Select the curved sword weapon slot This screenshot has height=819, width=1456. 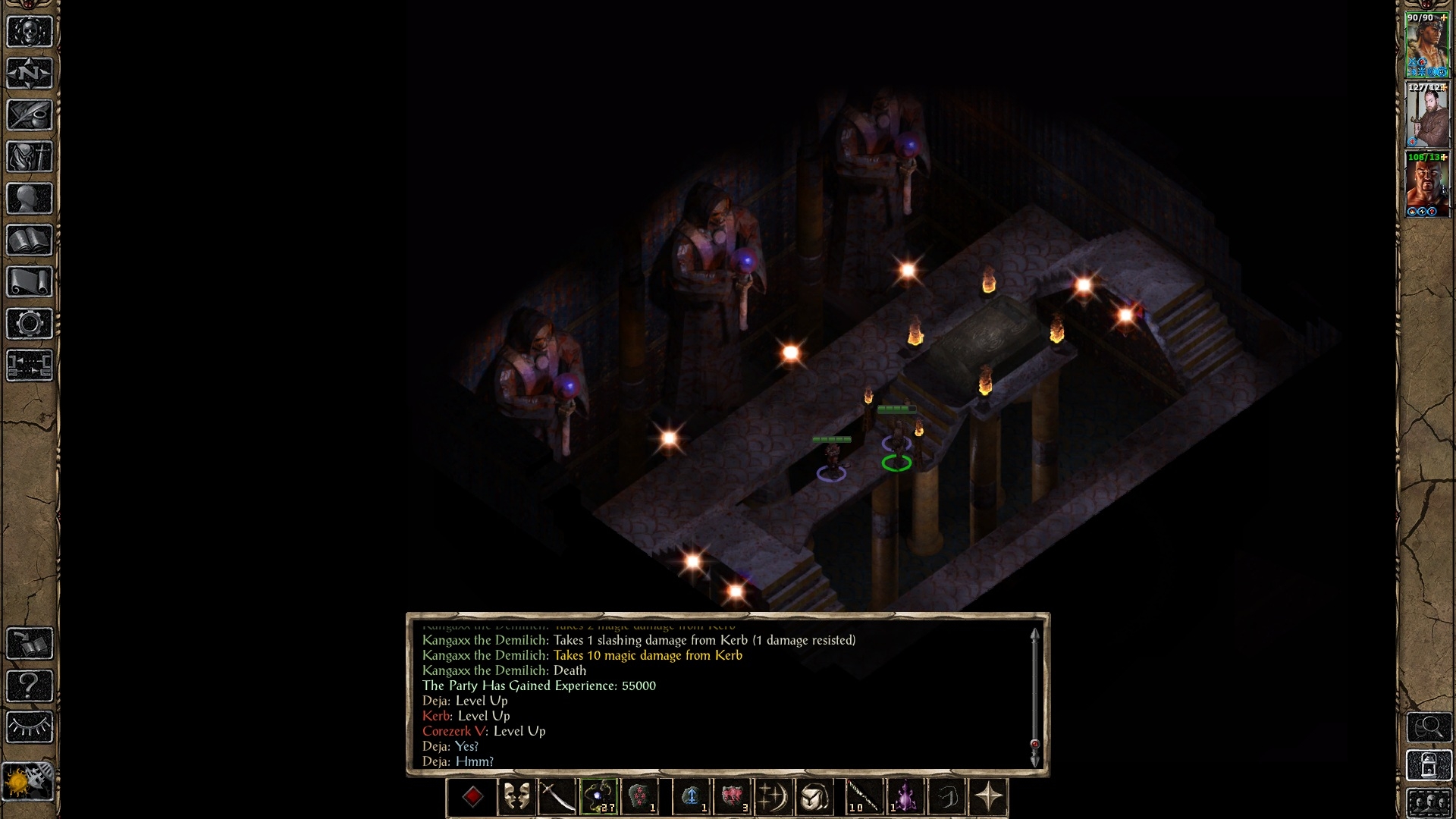557,797
